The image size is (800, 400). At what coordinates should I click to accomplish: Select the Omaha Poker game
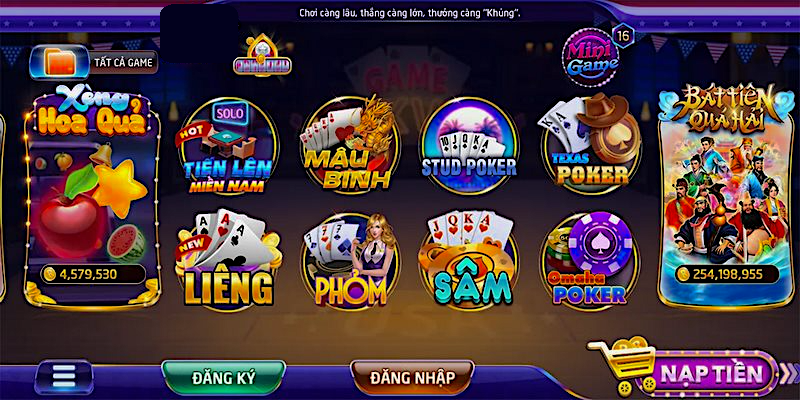click(588, 260)
